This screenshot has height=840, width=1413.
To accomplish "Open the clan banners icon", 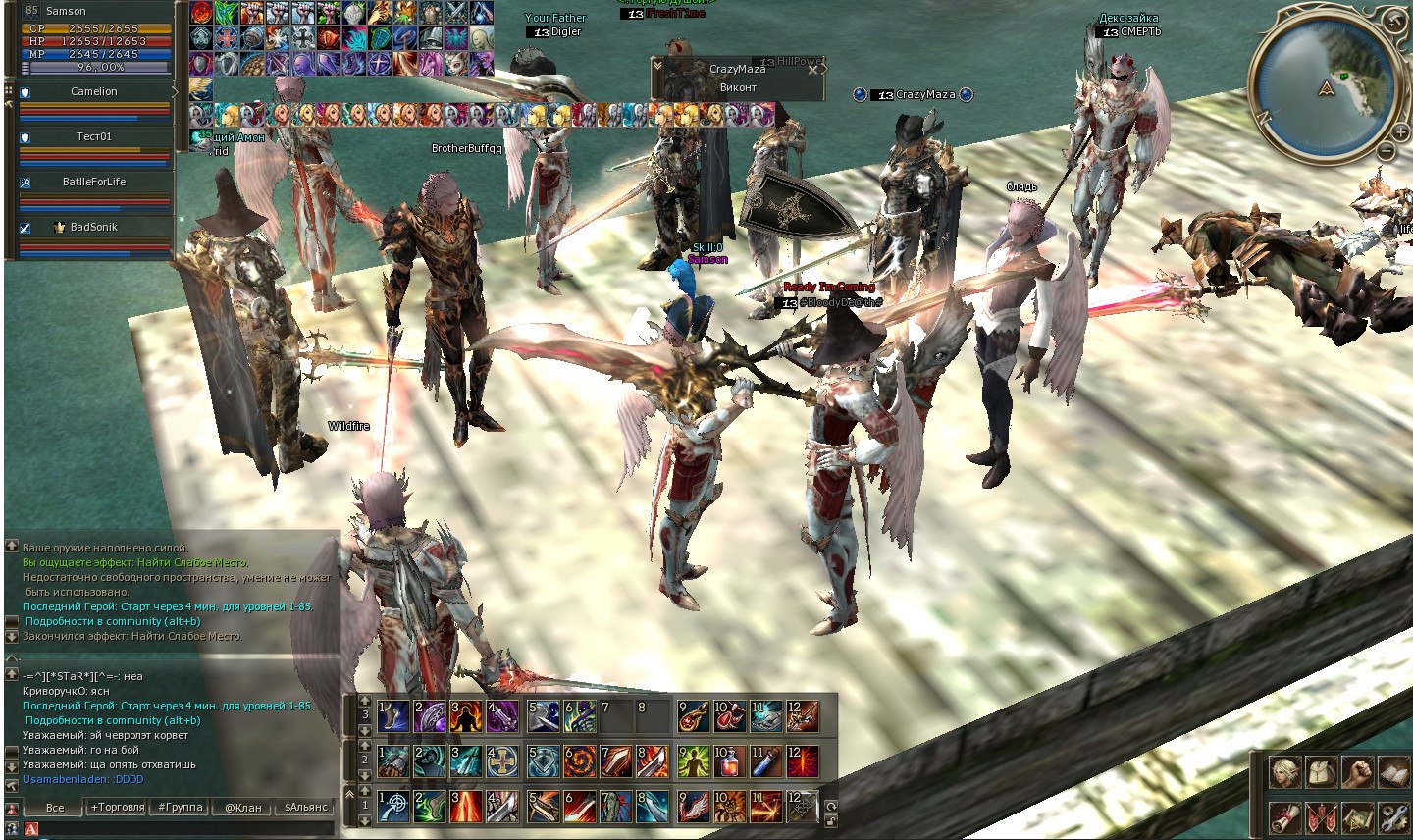I will point(1322,816).
